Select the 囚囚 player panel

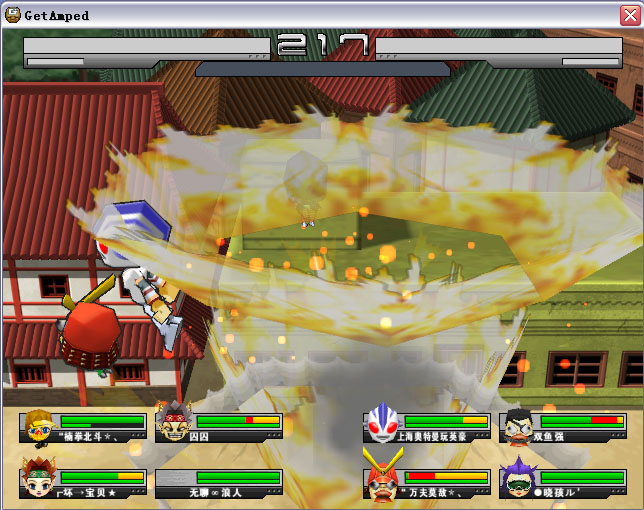[219, 427]
